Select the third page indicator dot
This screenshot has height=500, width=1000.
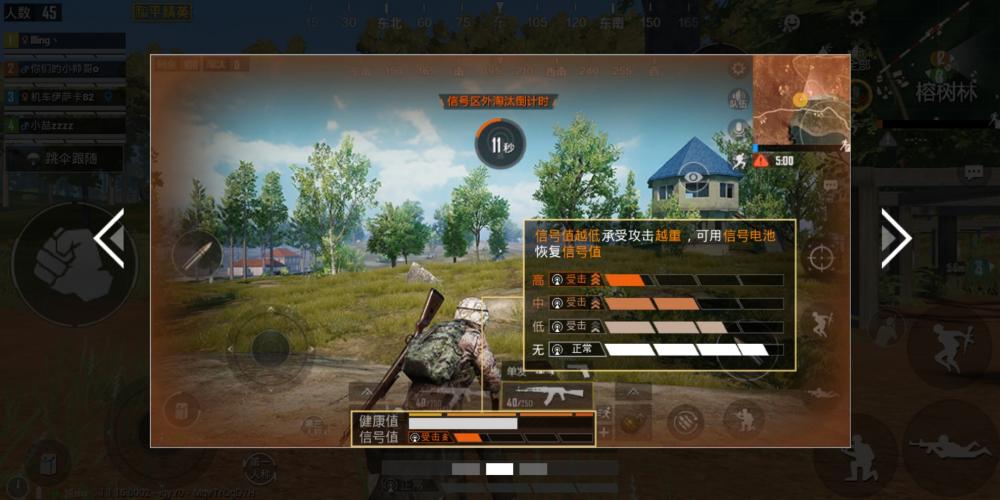pos(533,469)
